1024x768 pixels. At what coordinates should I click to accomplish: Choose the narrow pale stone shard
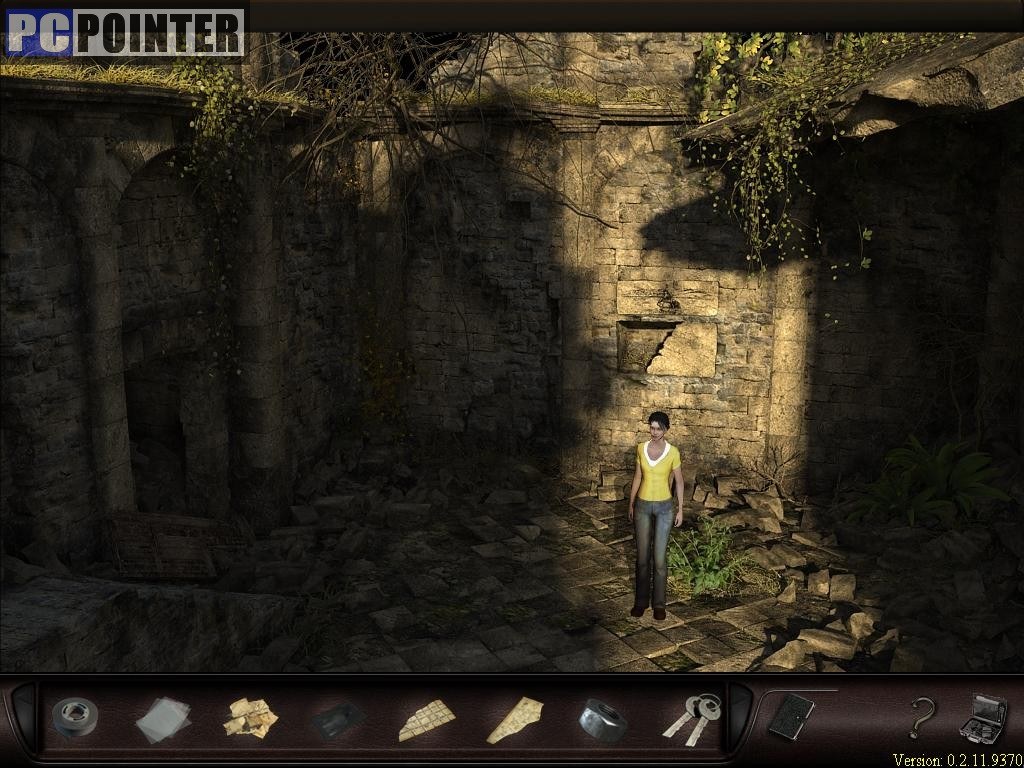coord(515,719)
